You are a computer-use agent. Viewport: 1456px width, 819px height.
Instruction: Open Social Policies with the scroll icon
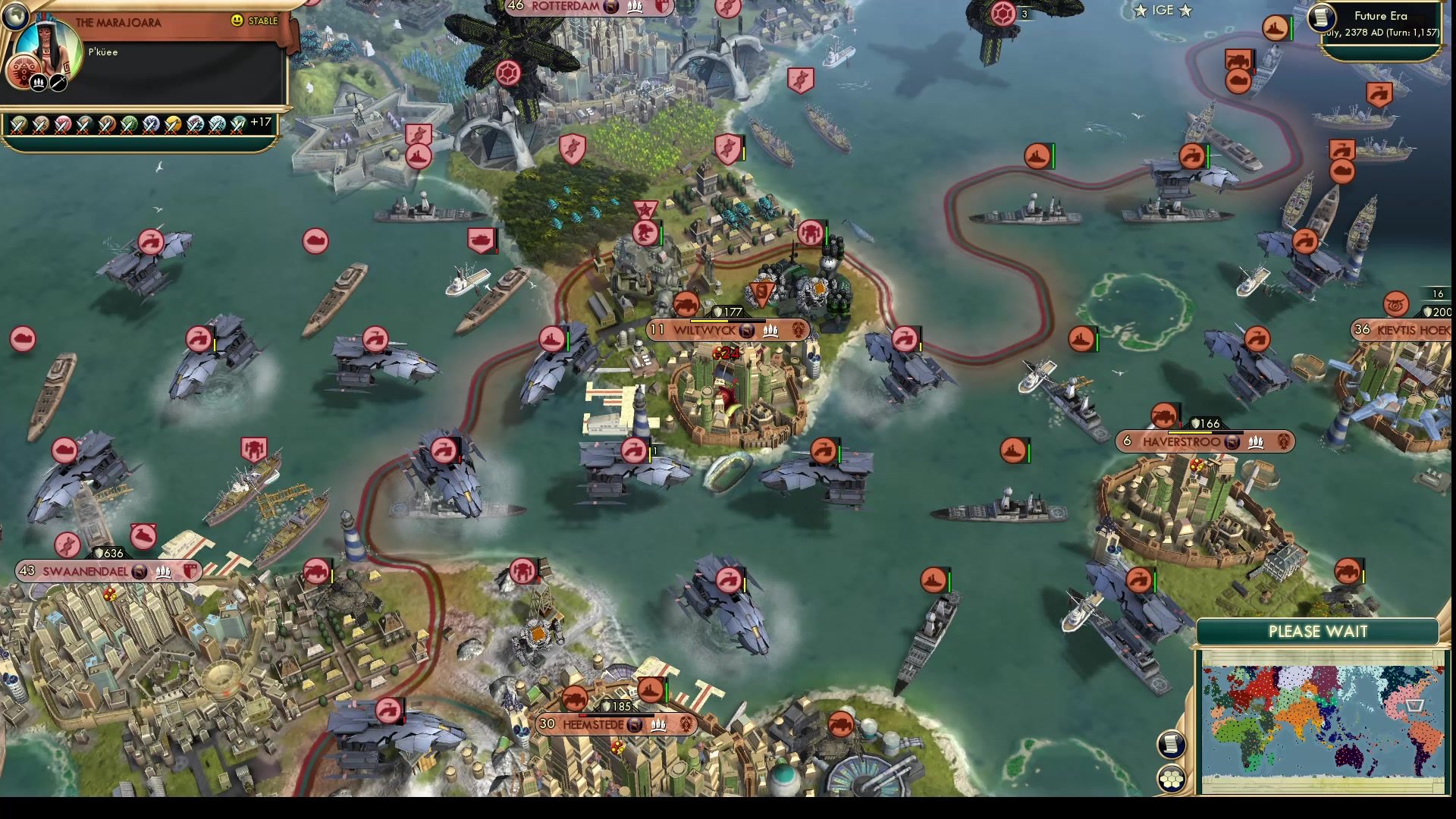tap(1172, 743)
